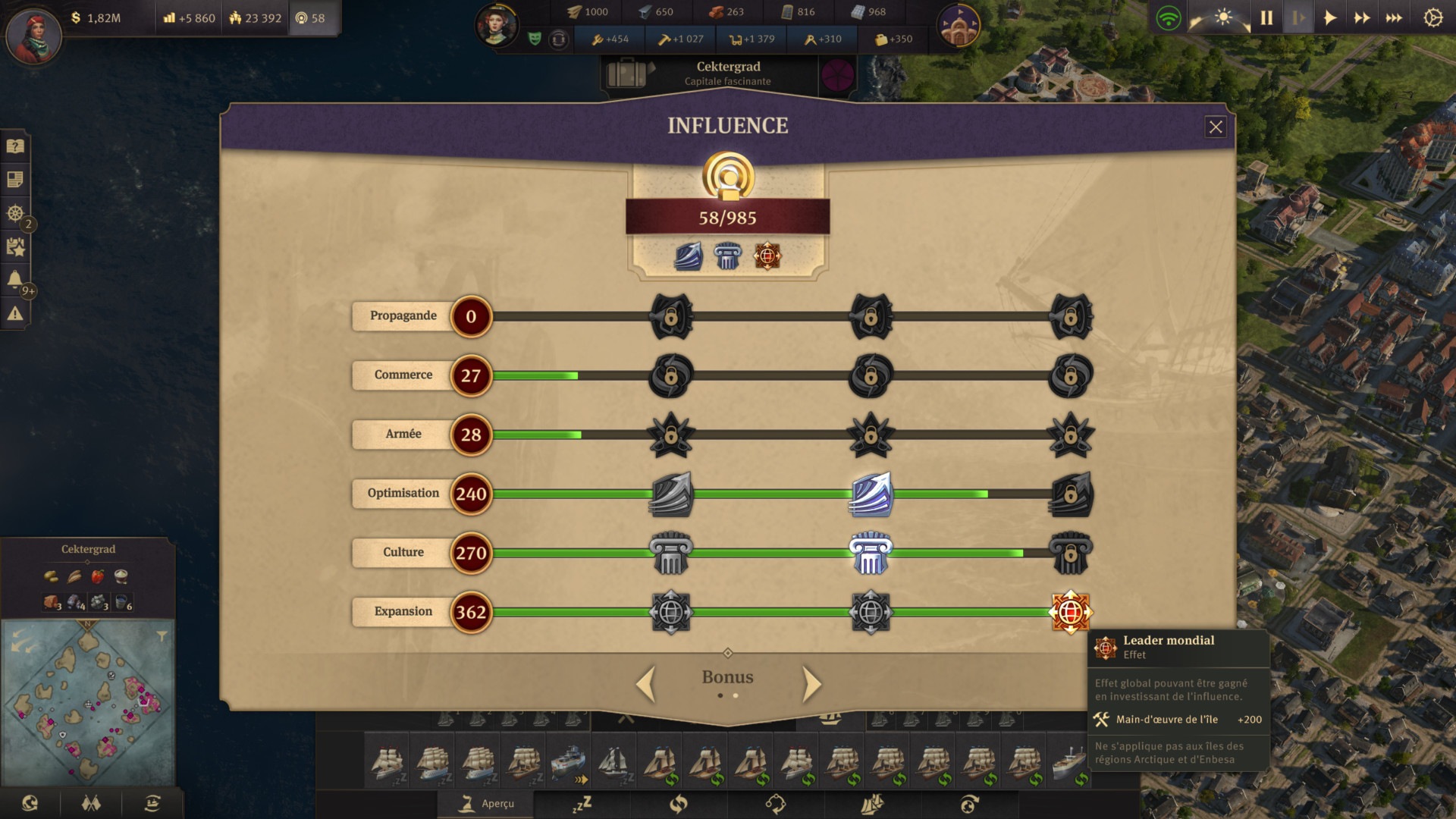Choose the Armée influence category
Screen dimensions: 1456x819
403,435
